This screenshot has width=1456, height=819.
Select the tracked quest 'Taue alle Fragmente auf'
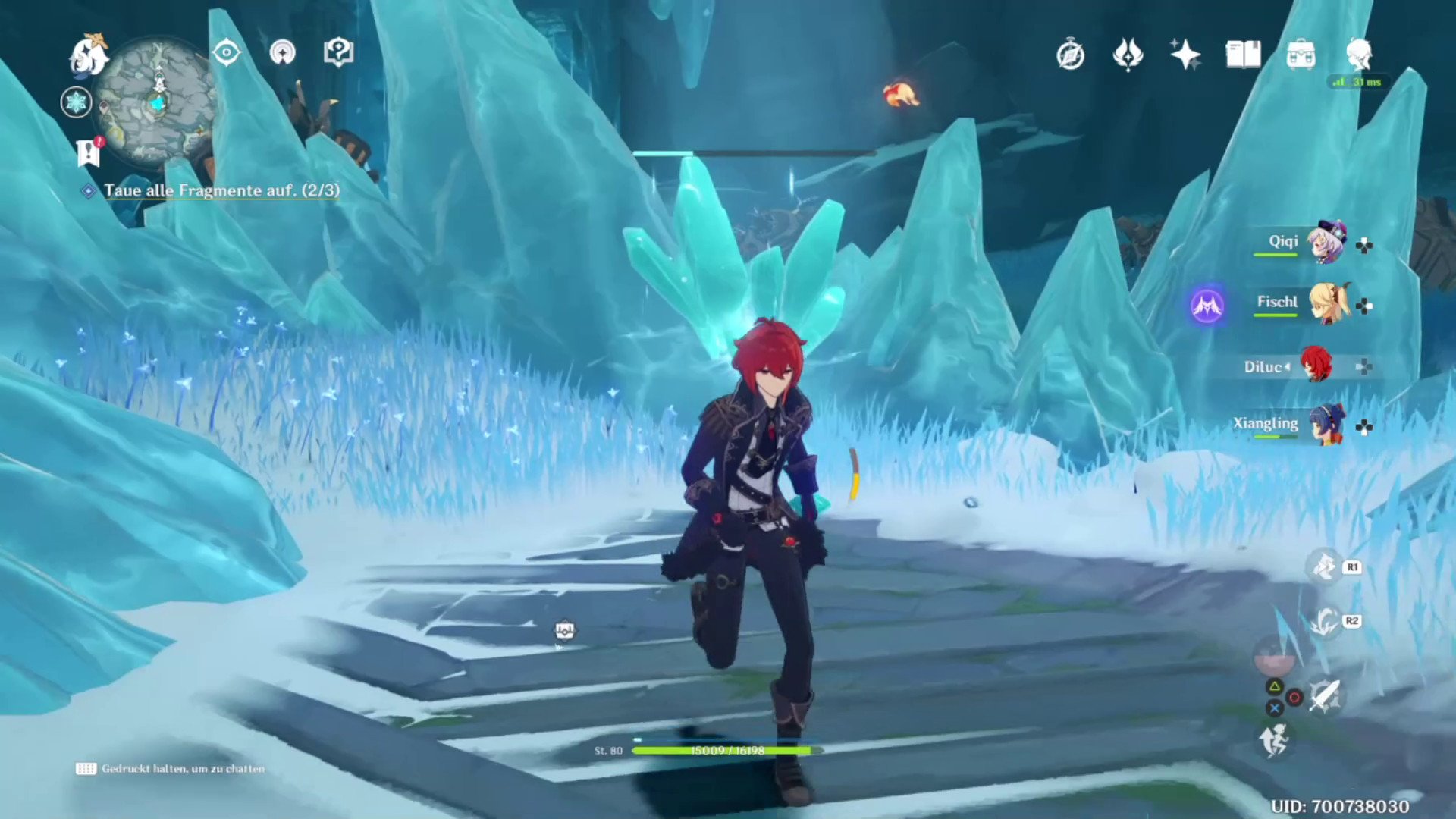pyautogui.click(x=221, y=190)
